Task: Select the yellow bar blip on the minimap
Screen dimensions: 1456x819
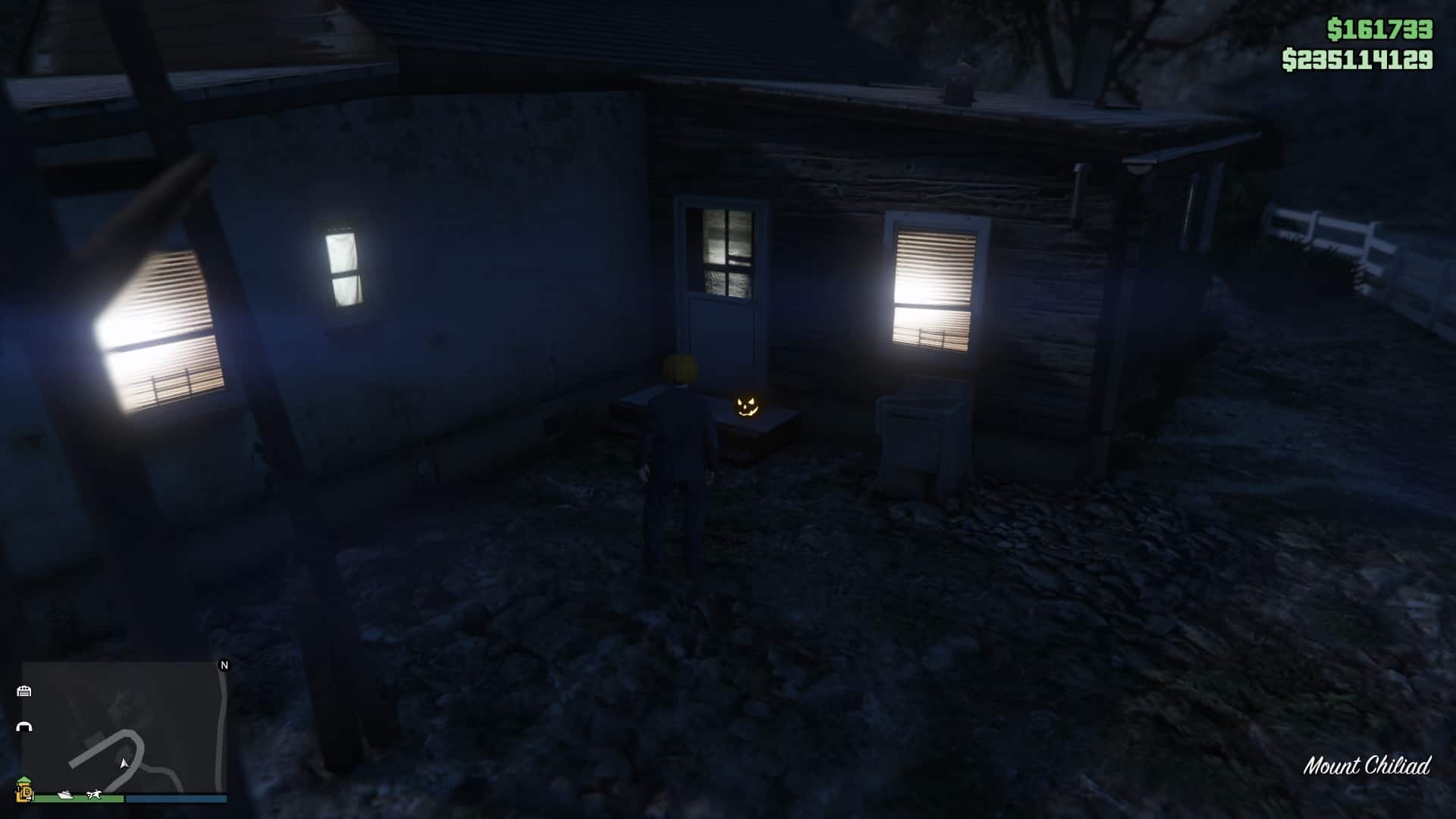Action: click(x=24, y=789)
